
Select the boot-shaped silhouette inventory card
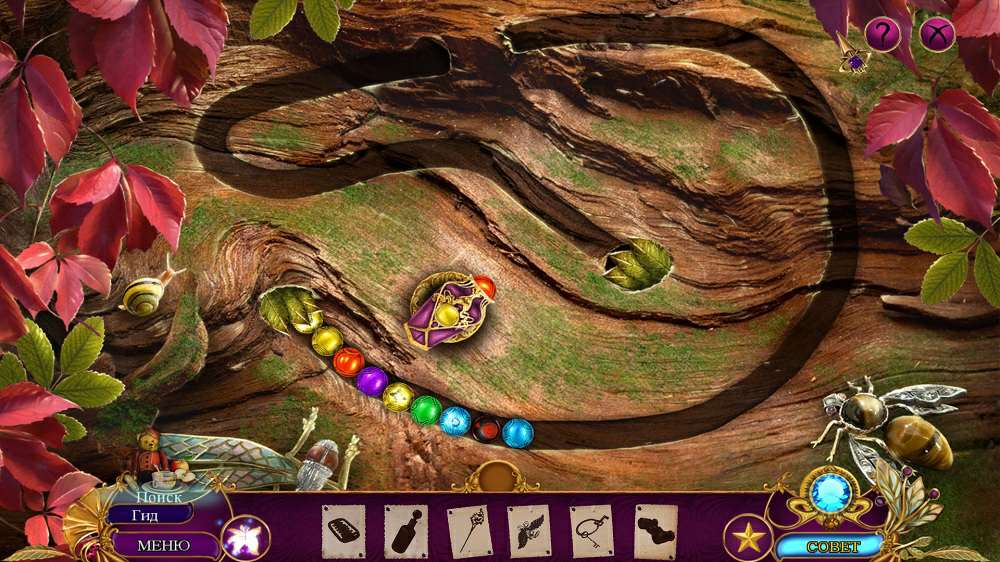tap(655, 531)
